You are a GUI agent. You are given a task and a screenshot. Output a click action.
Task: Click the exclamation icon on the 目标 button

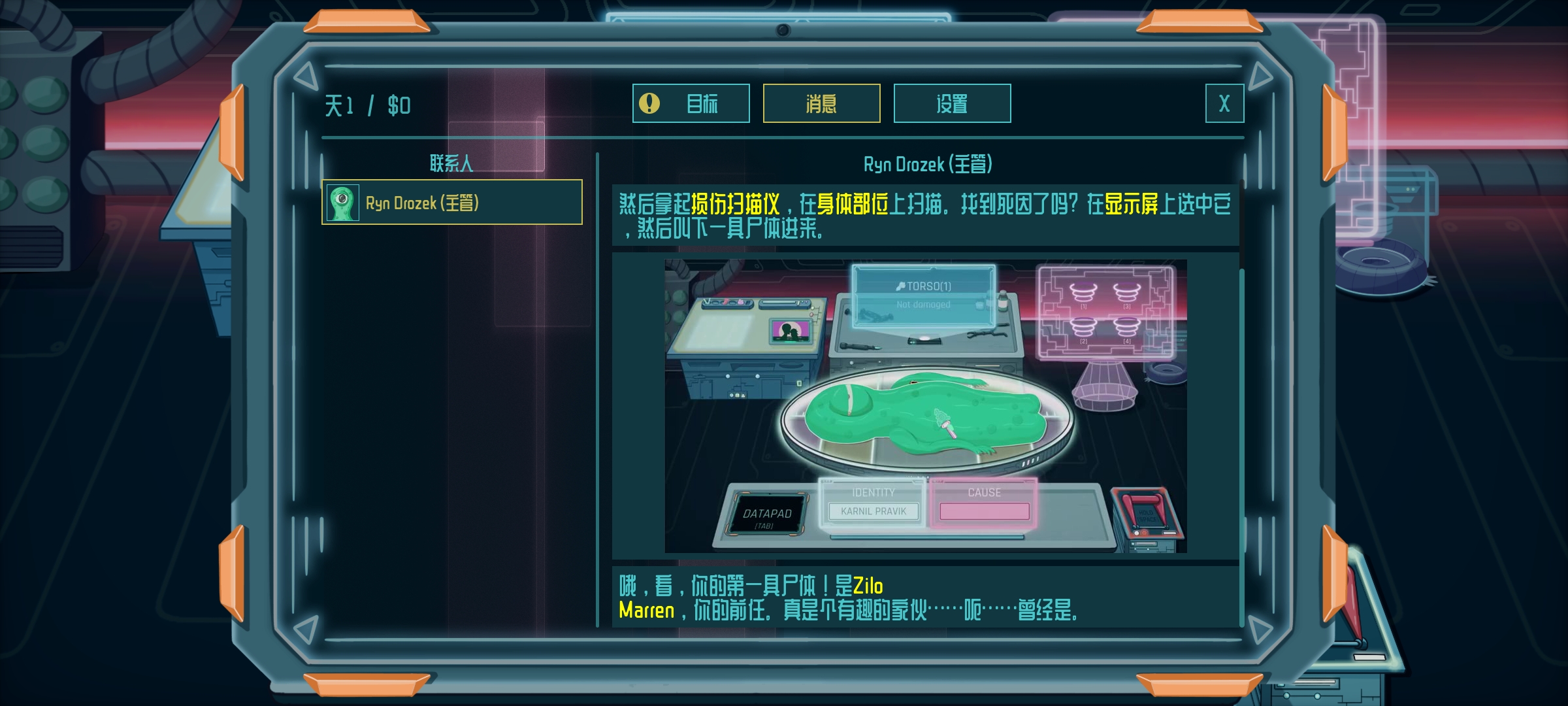pyautogui.click(x=649, y=103)
